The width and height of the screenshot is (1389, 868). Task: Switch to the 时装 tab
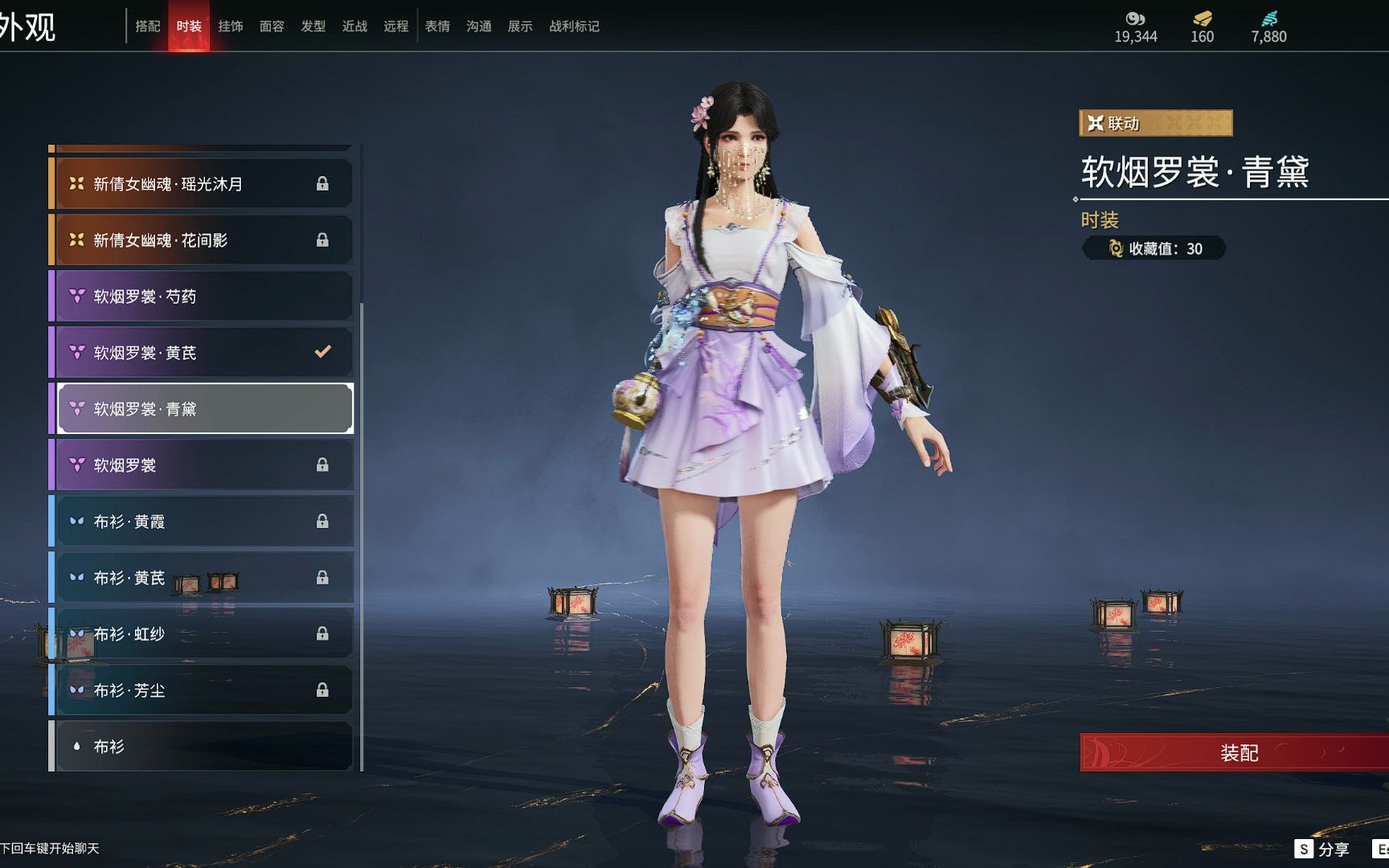pyautogui.click(x=189, y=26)
